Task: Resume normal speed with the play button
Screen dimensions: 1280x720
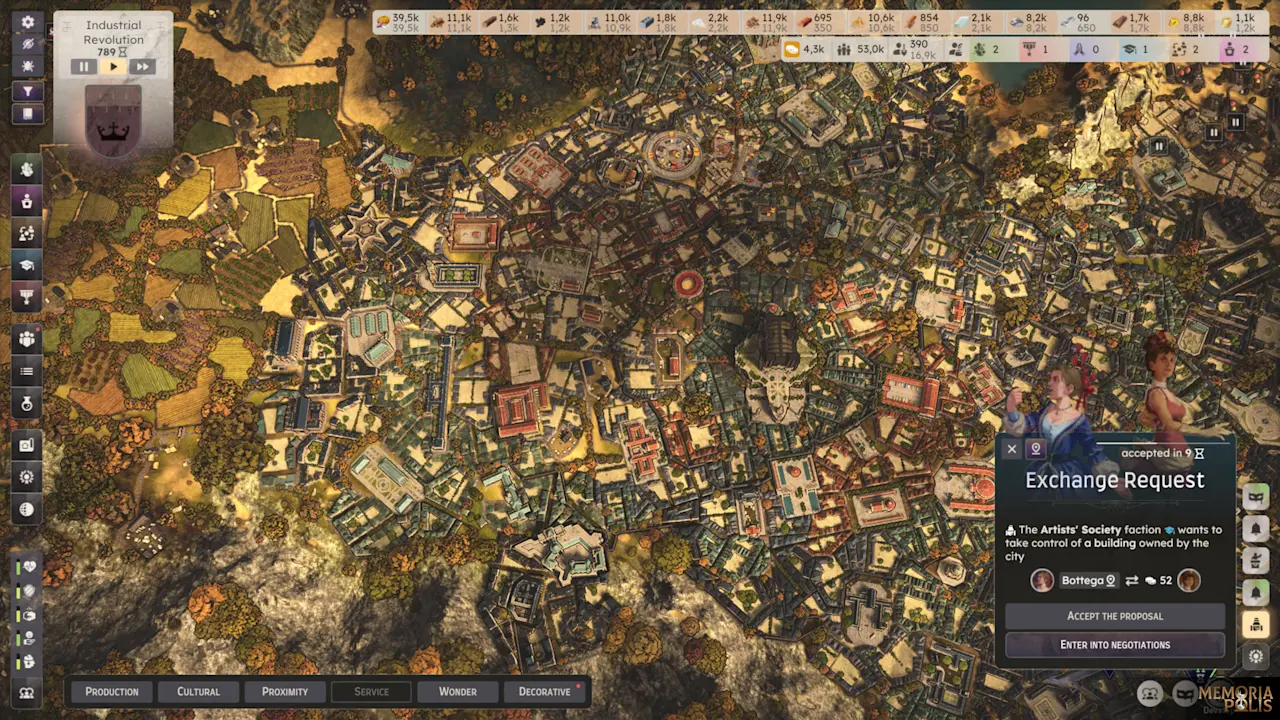Action: click(113, 67)
